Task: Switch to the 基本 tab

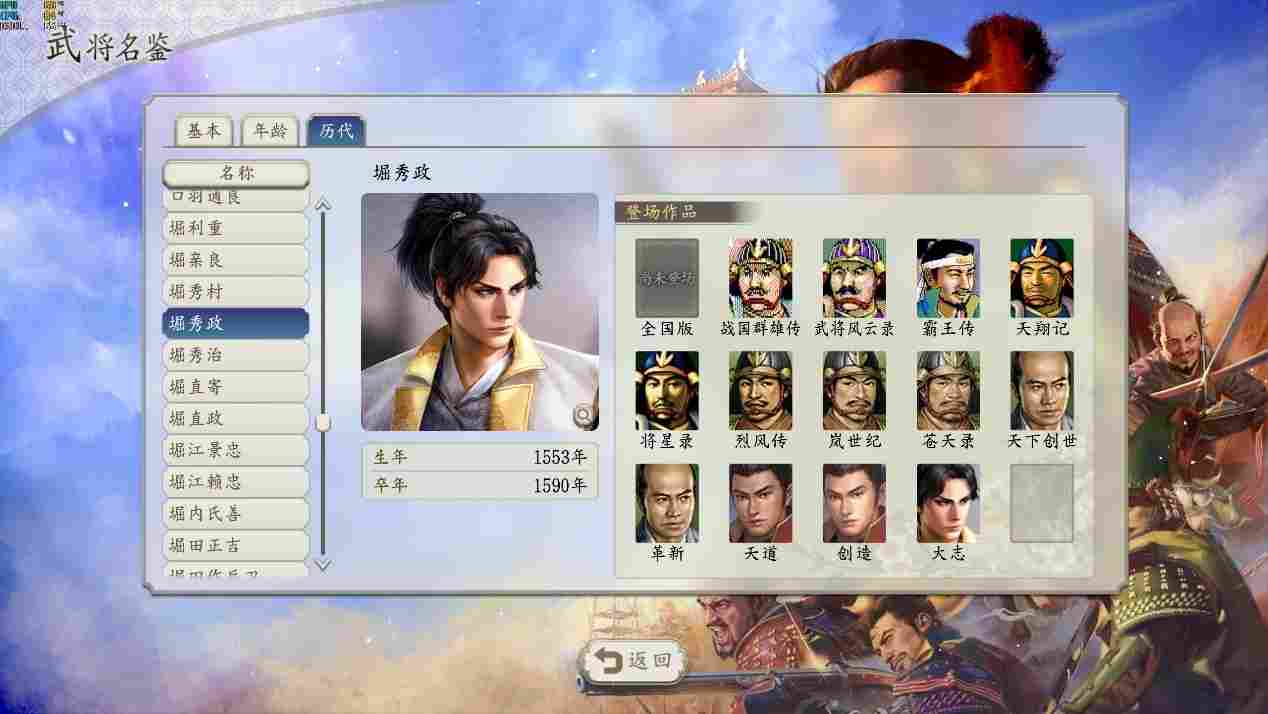Action: (204, 131)
